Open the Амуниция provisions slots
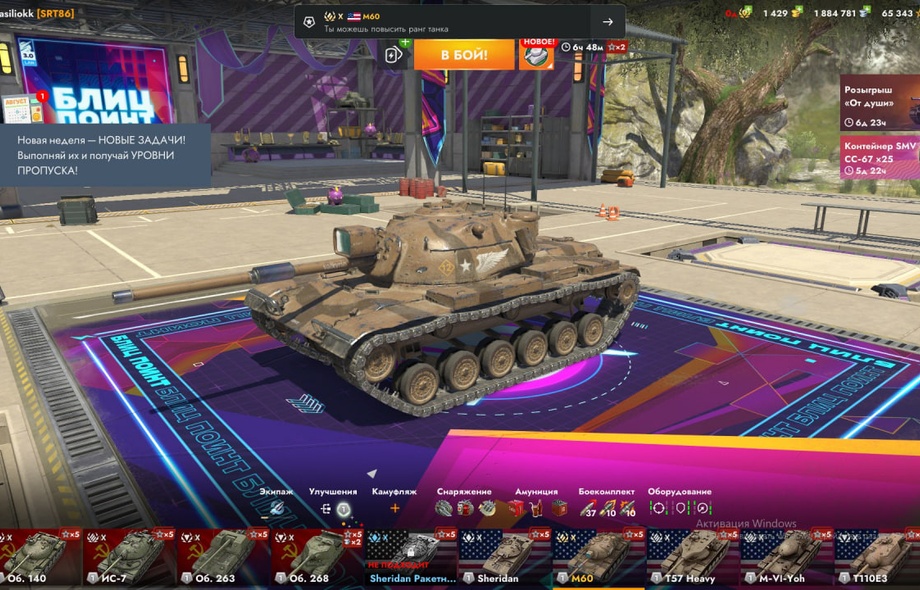The height and width of the screenshot is (590, 920). tap(536, 508)
